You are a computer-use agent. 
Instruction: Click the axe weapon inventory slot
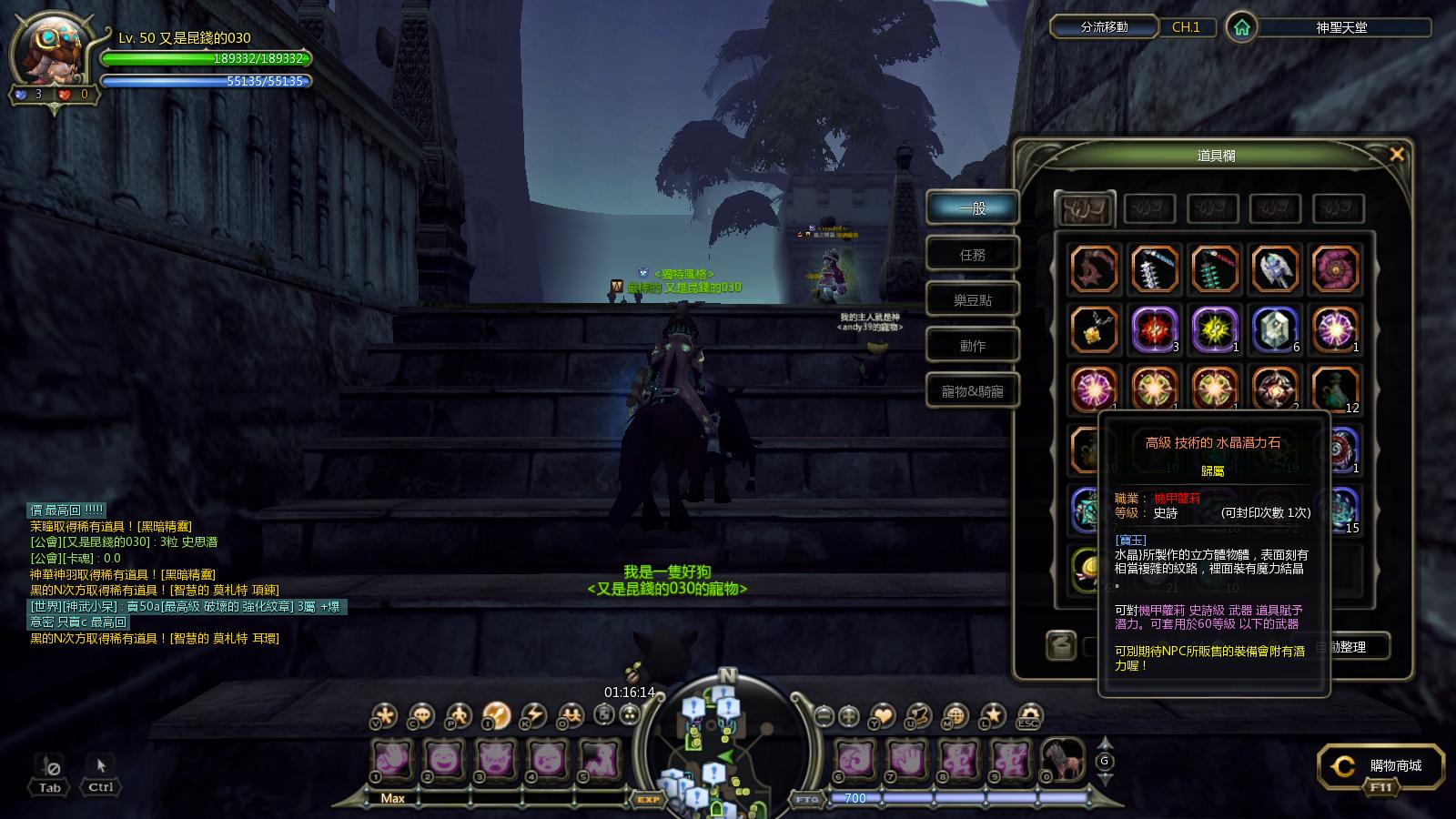point(1274,268)
